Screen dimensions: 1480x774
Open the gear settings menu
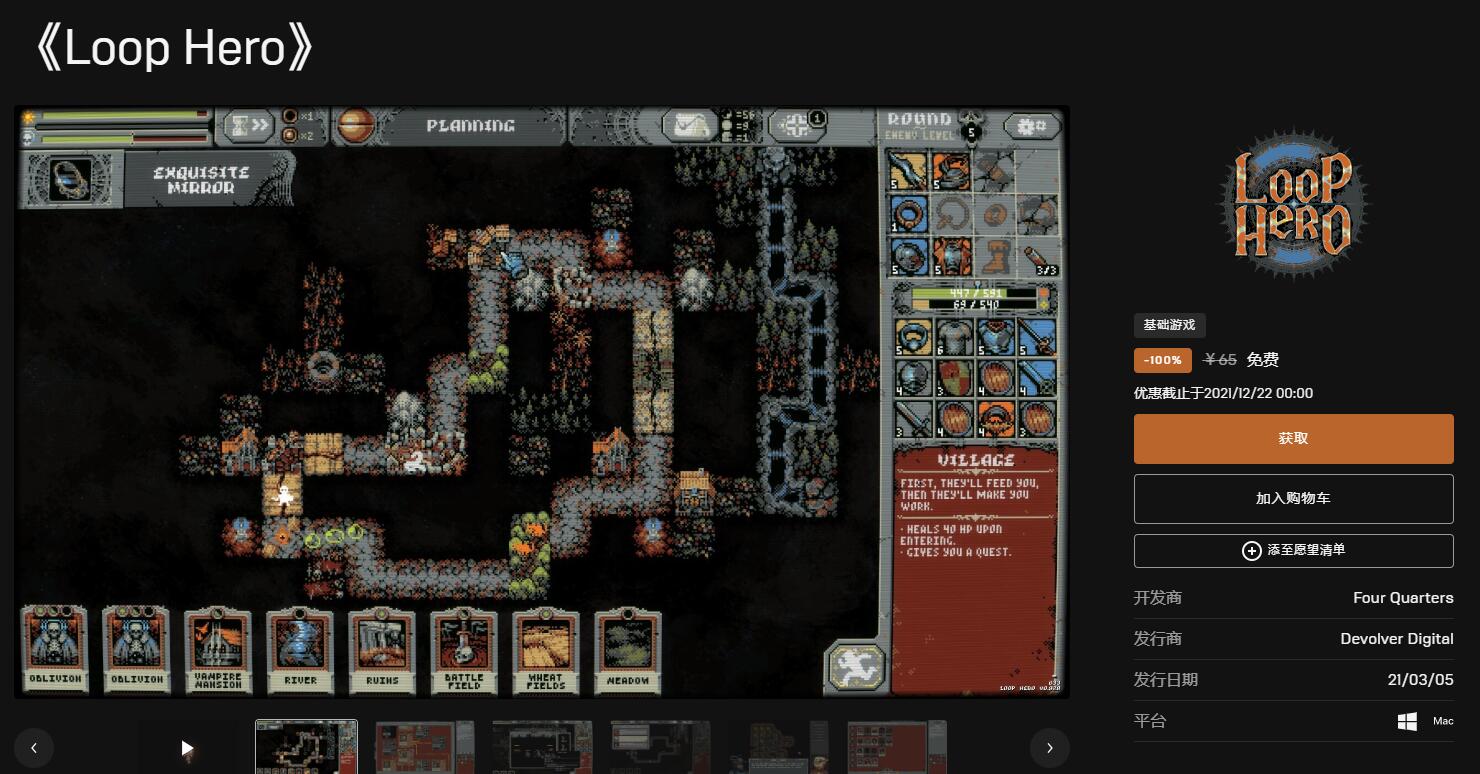1031,126
